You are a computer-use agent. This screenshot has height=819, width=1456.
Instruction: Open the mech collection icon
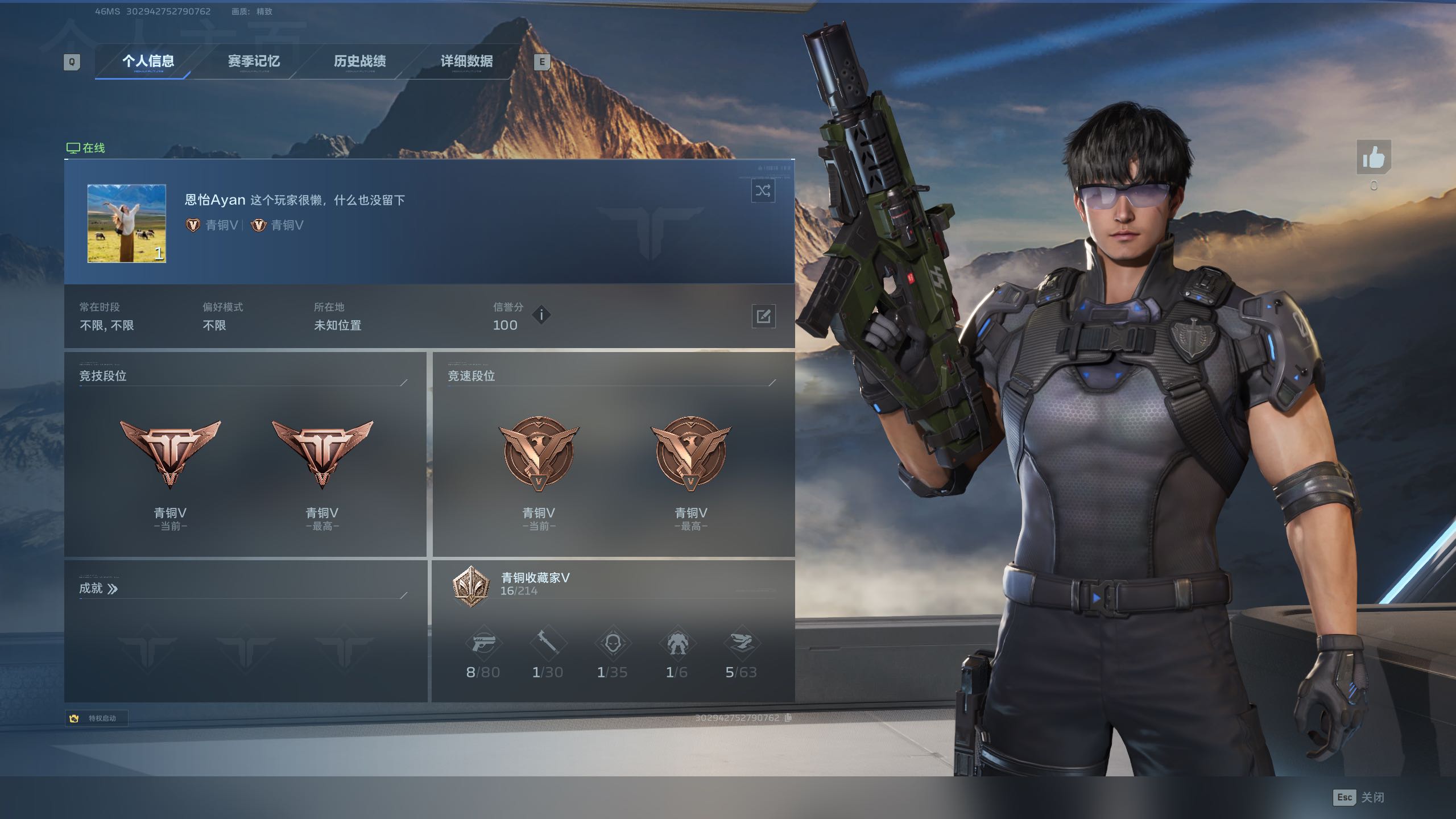[677, 644]
